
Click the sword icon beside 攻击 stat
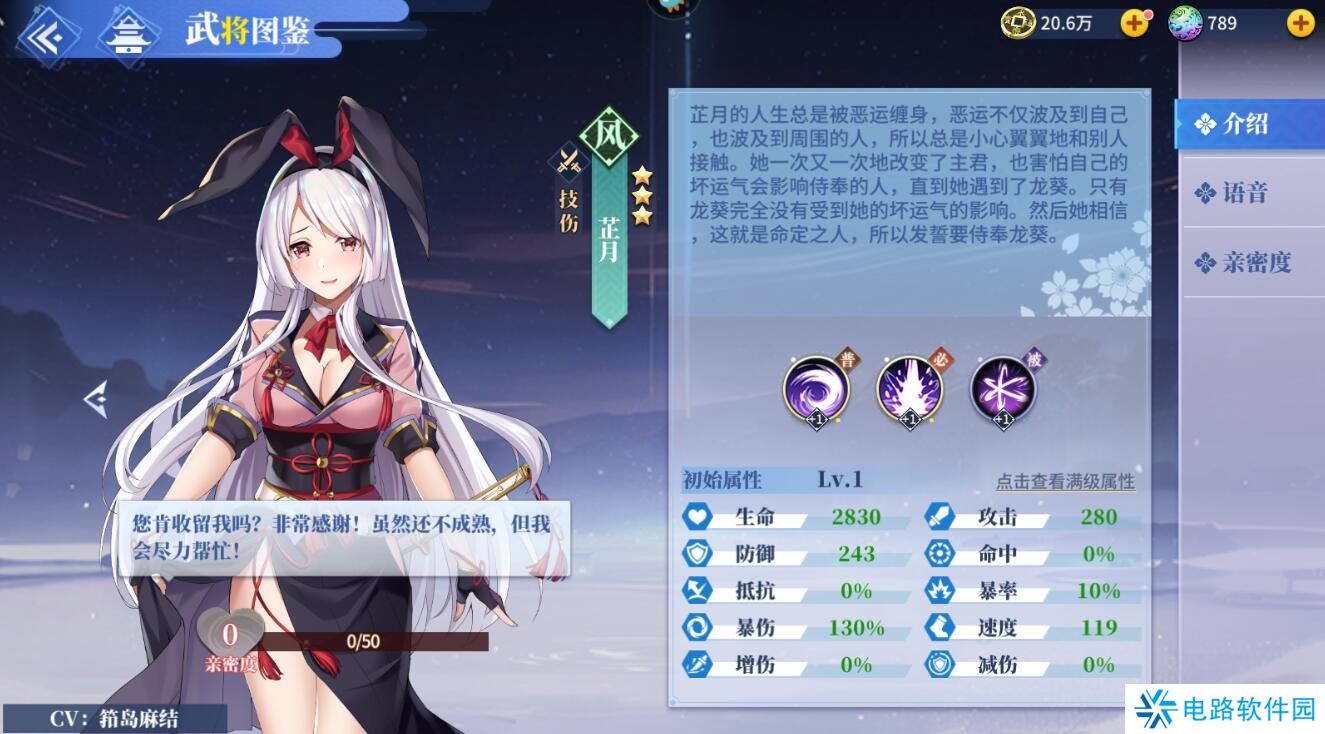[937, 517]
